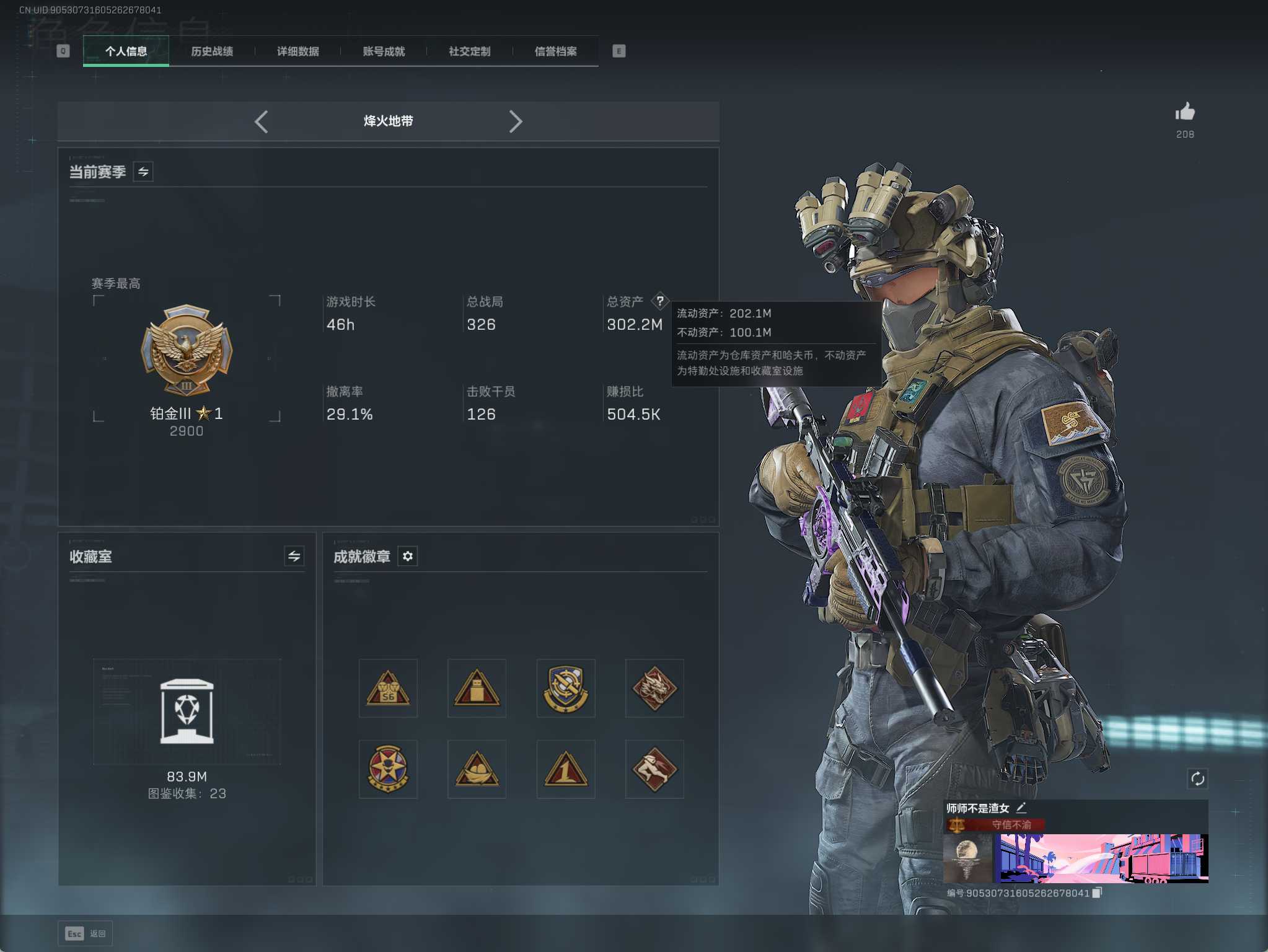The image size is (1268, 952).
Task: Select the S6 triangle achievement badge
Action: [x=388, y=689]
